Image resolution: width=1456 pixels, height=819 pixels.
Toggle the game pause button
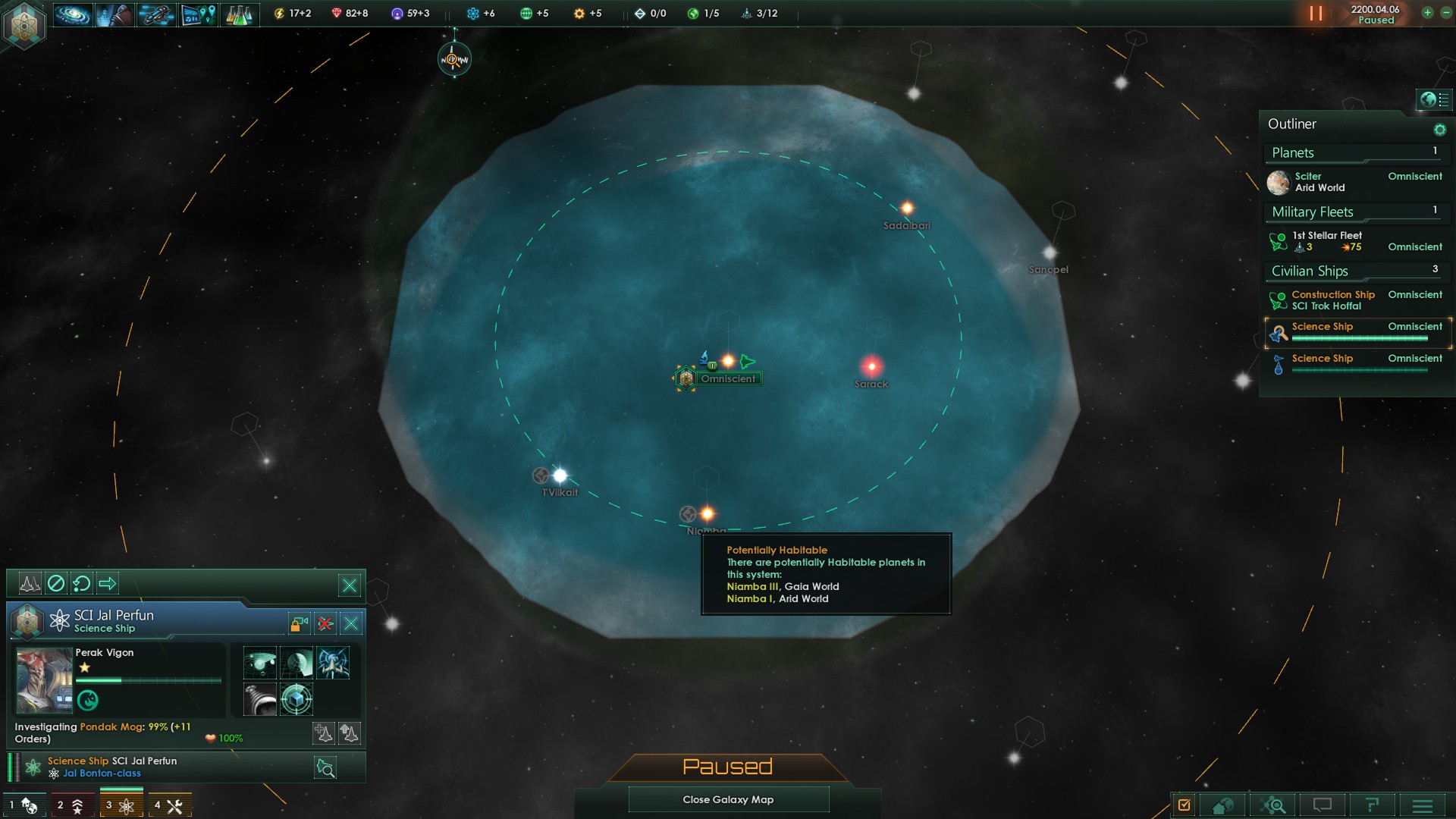point(1316,14)
